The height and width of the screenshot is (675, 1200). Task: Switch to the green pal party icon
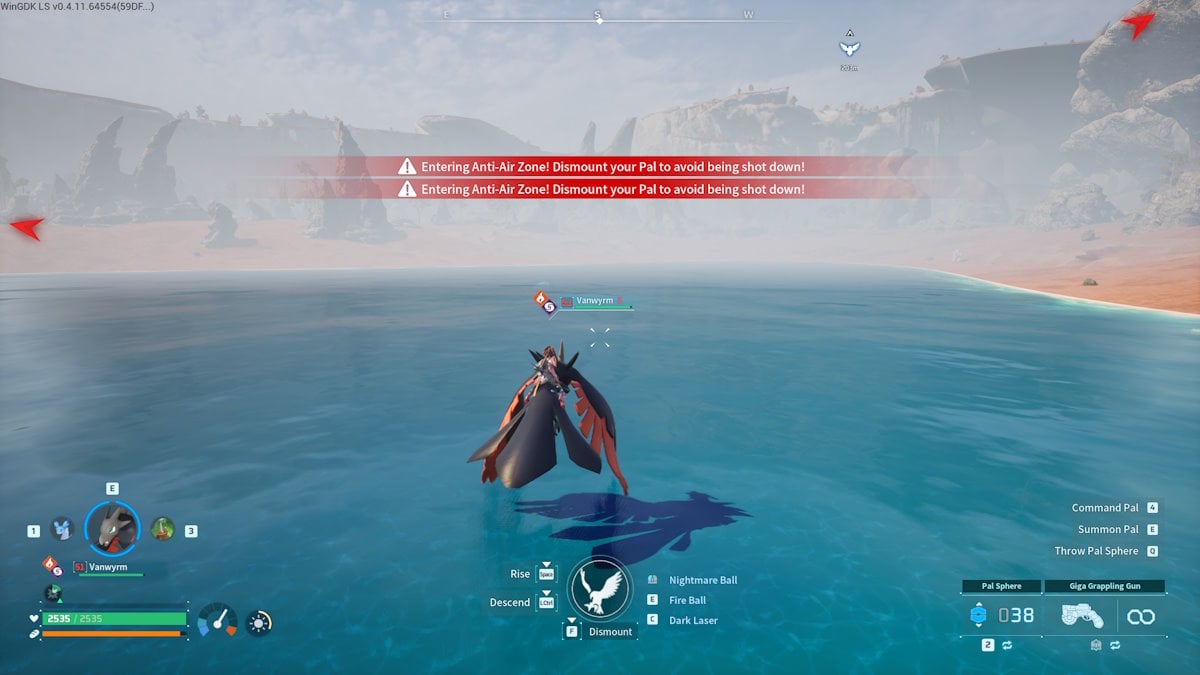point(162,529)
